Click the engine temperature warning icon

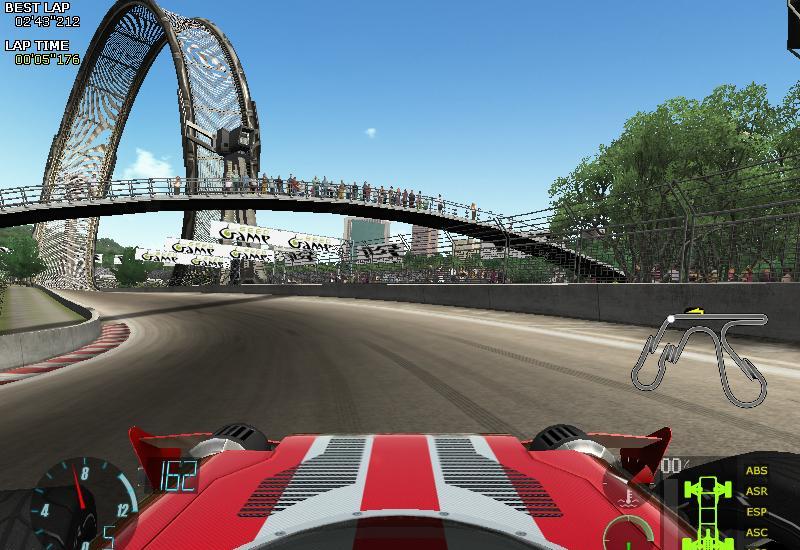pos(630,496)
